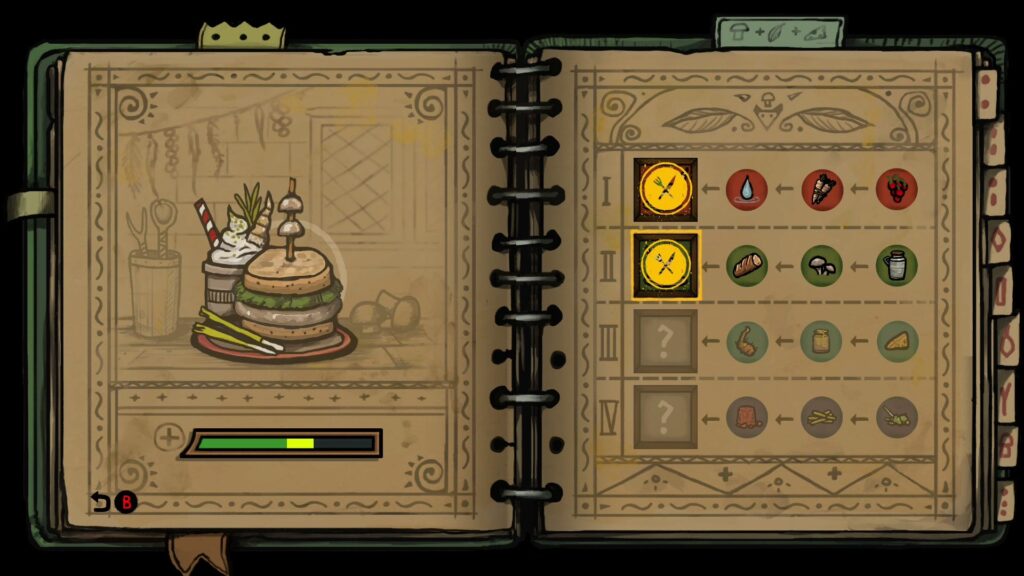The image size is (1024, 576).
Task: Open the mushroom-leaf recipe tab above the book
Action: (x=780, y=32)
